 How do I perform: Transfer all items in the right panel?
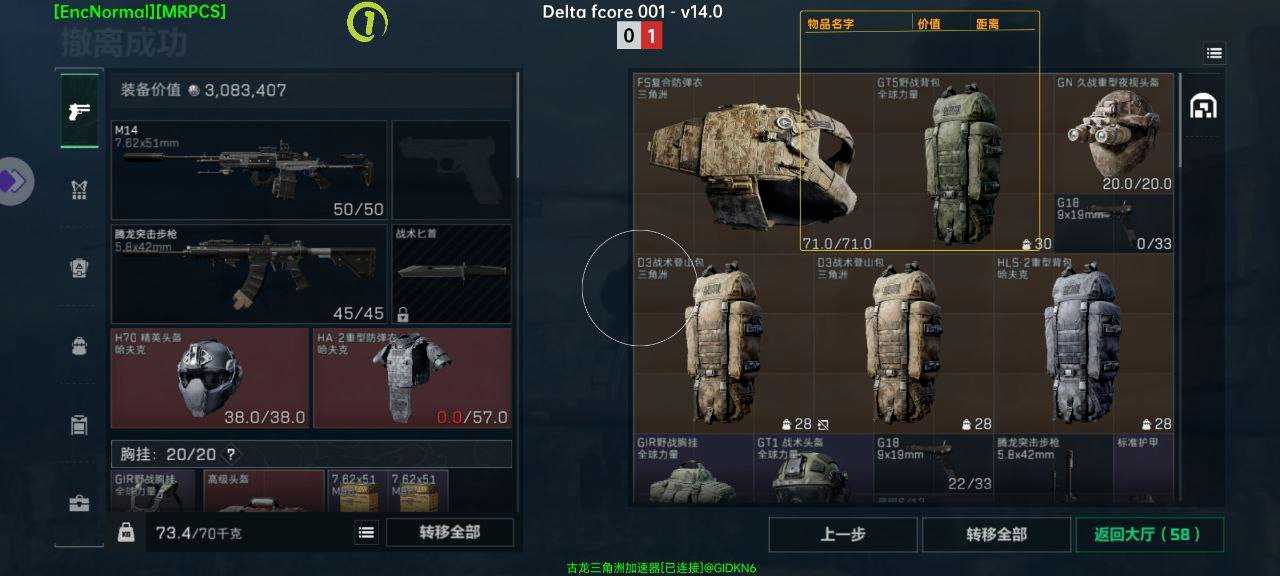click(x=996, y=534)
